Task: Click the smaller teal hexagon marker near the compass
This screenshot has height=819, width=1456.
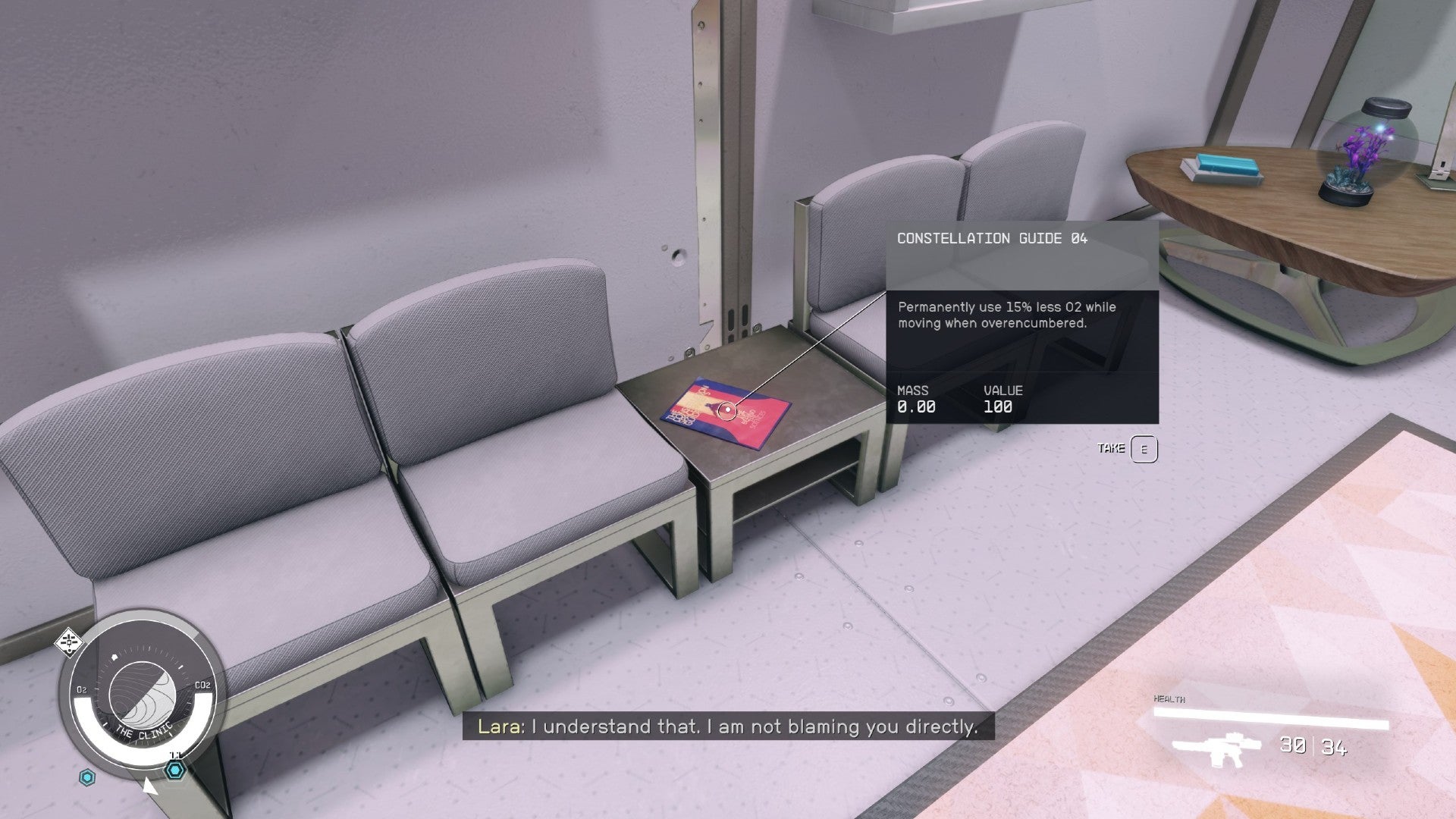Action: [87, 778]
